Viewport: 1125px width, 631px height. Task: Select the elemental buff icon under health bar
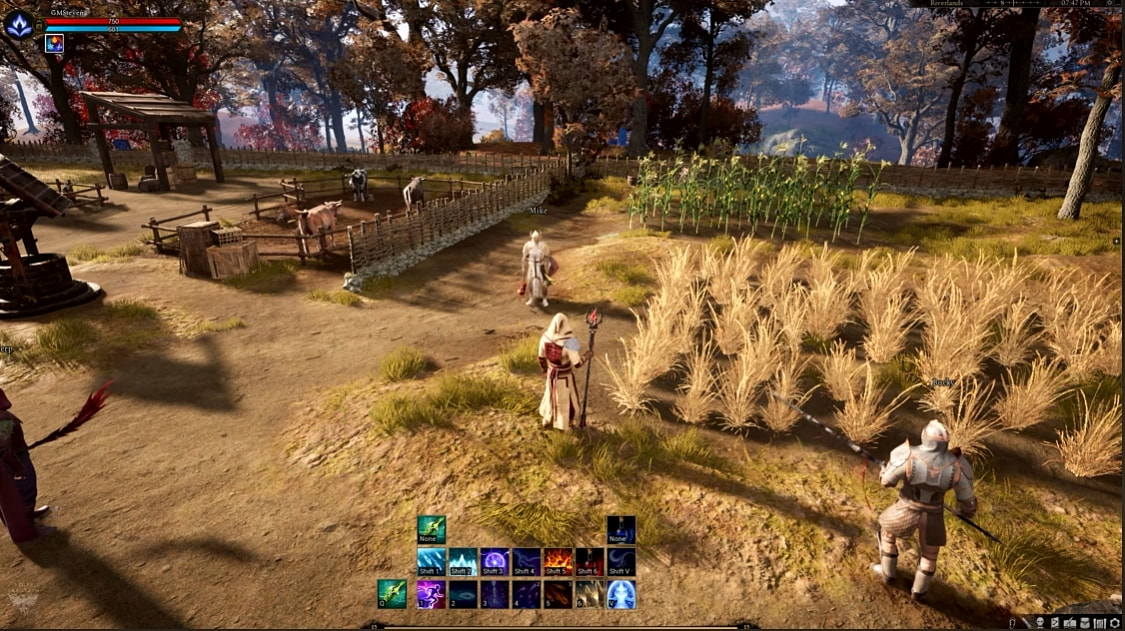coord(54,43)
